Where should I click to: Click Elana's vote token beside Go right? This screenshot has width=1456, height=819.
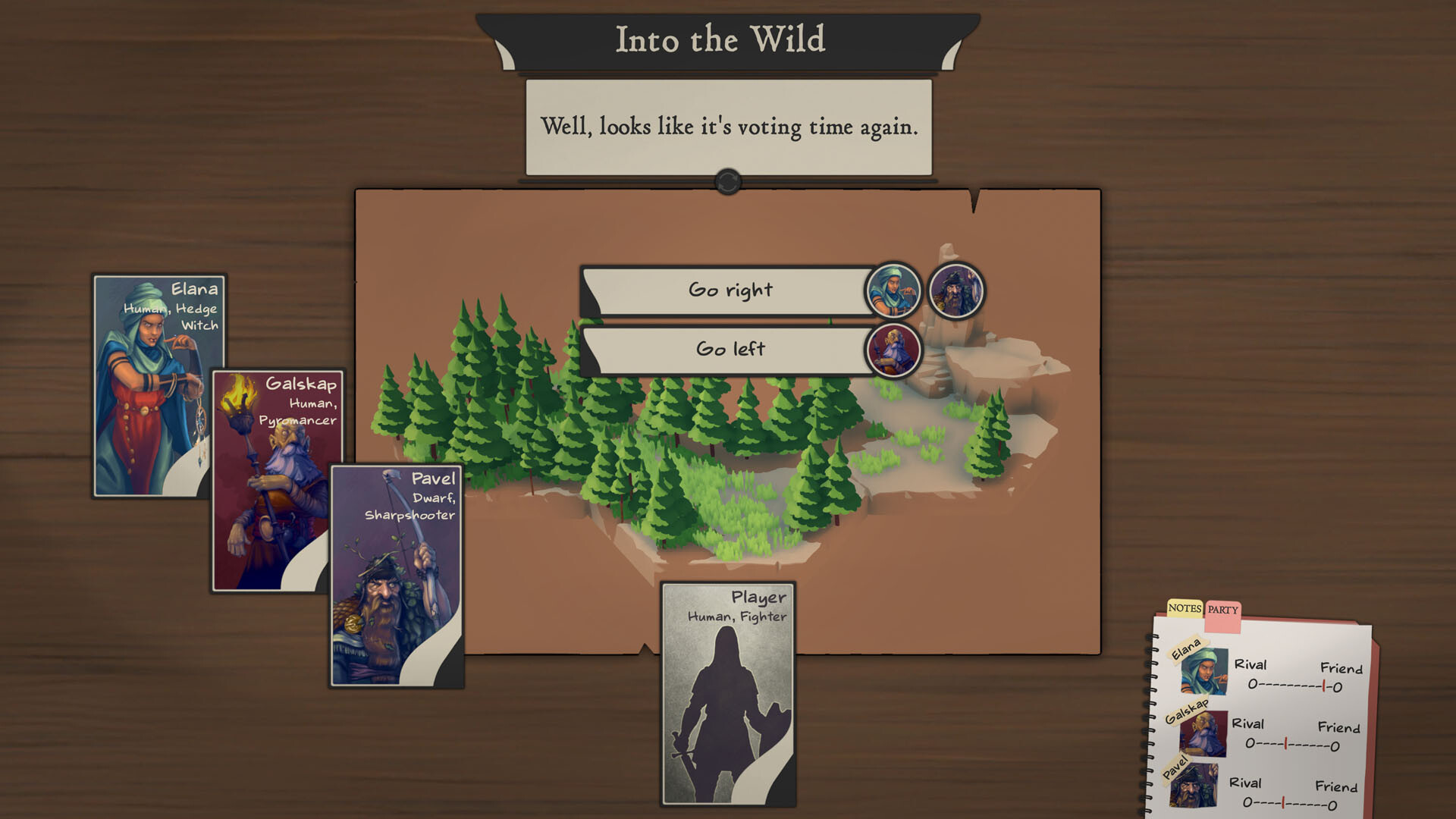coord(894,292)
